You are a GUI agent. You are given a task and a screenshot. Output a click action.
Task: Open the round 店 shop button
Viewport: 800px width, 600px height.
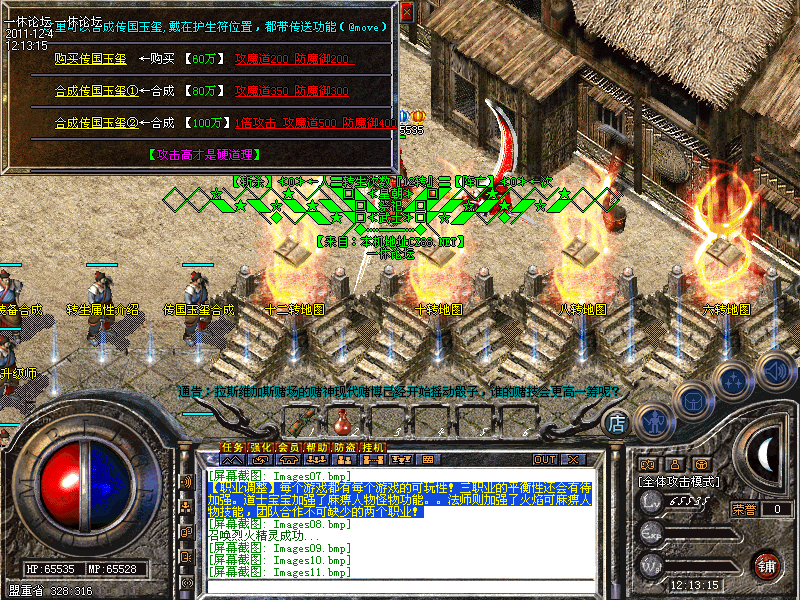617,423
